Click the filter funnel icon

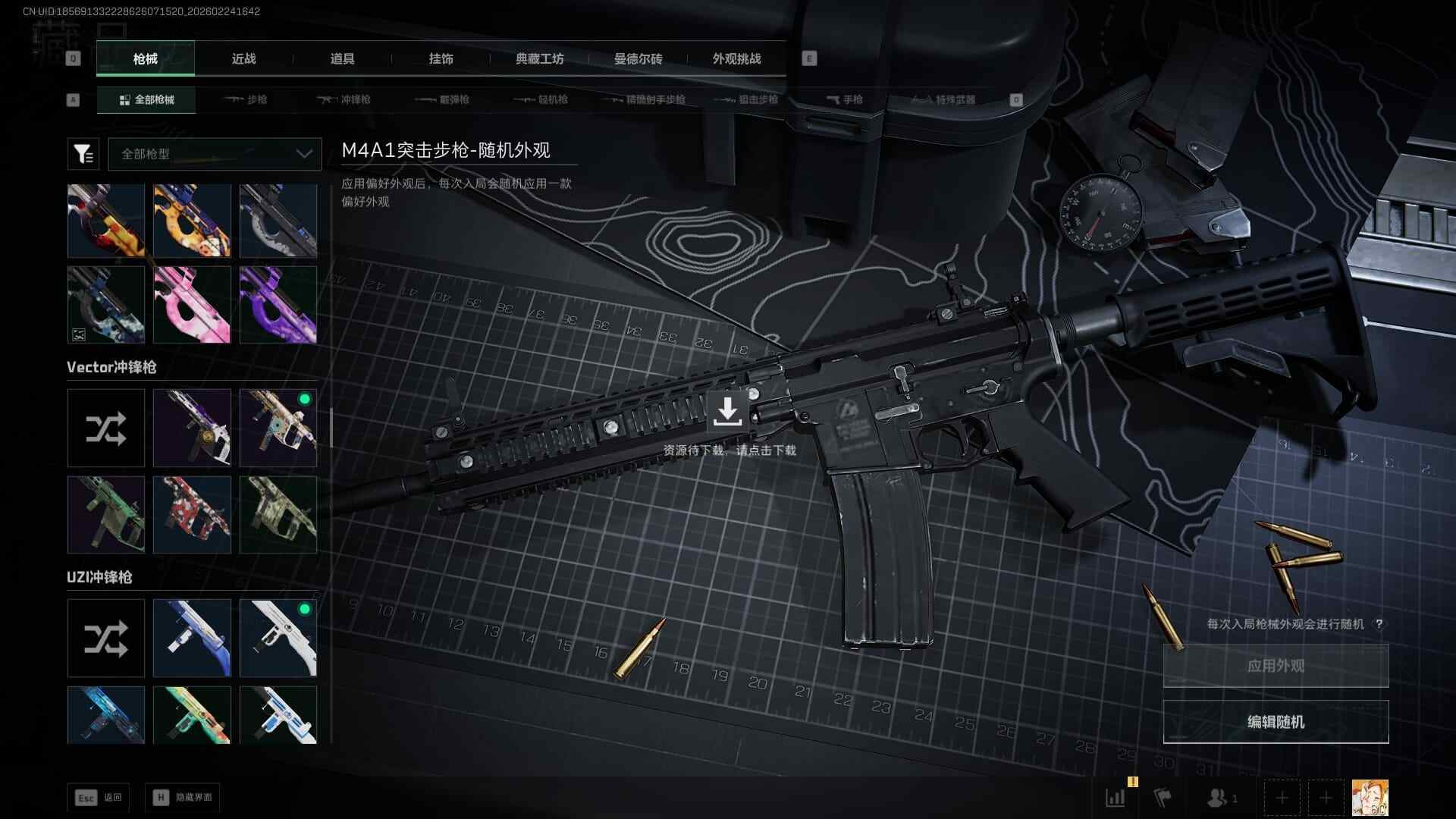[x=83, y=154]
